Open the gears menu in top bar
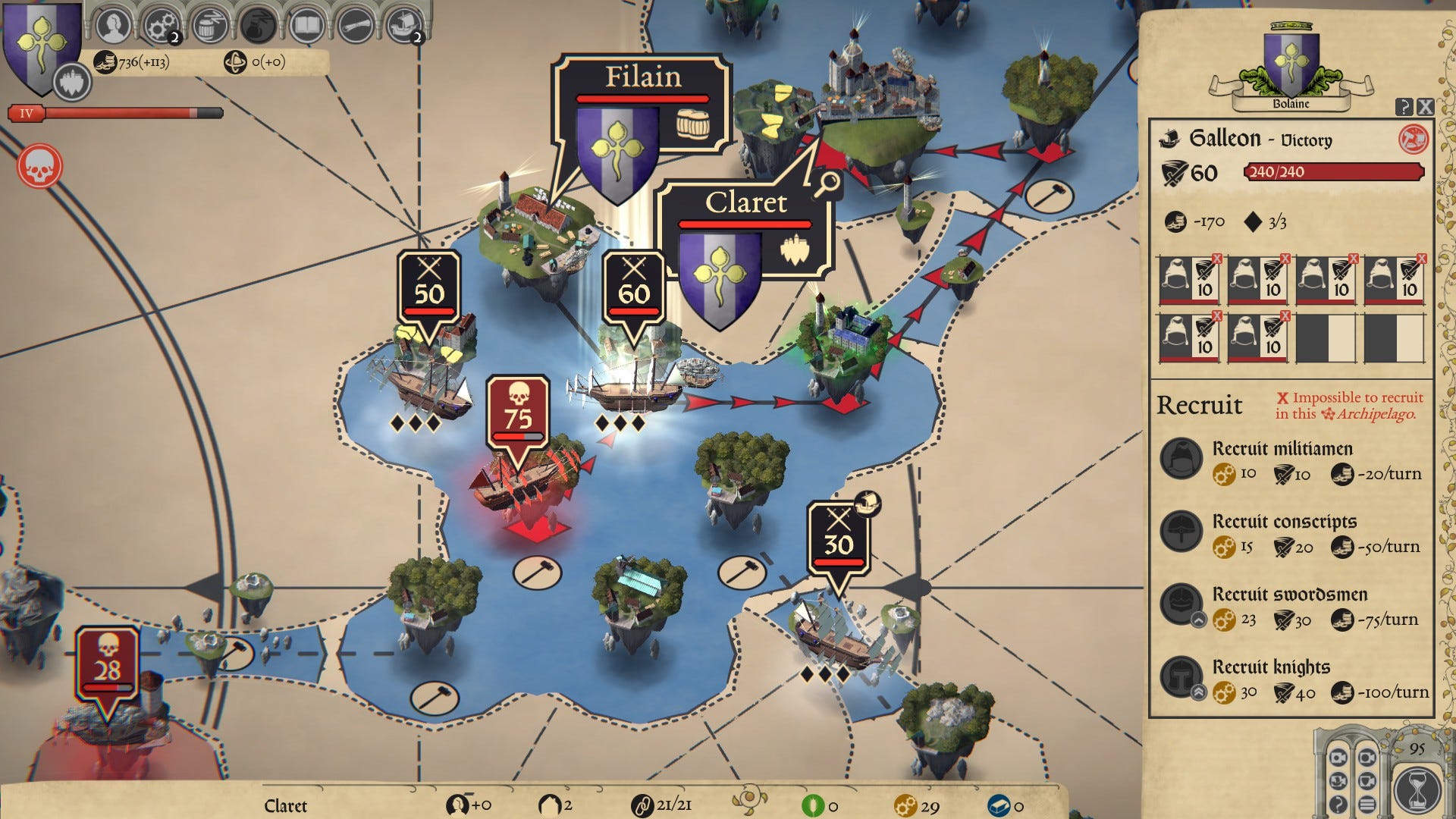The height and width of the screenshot is (819, 1456). (x=160, y=26)
